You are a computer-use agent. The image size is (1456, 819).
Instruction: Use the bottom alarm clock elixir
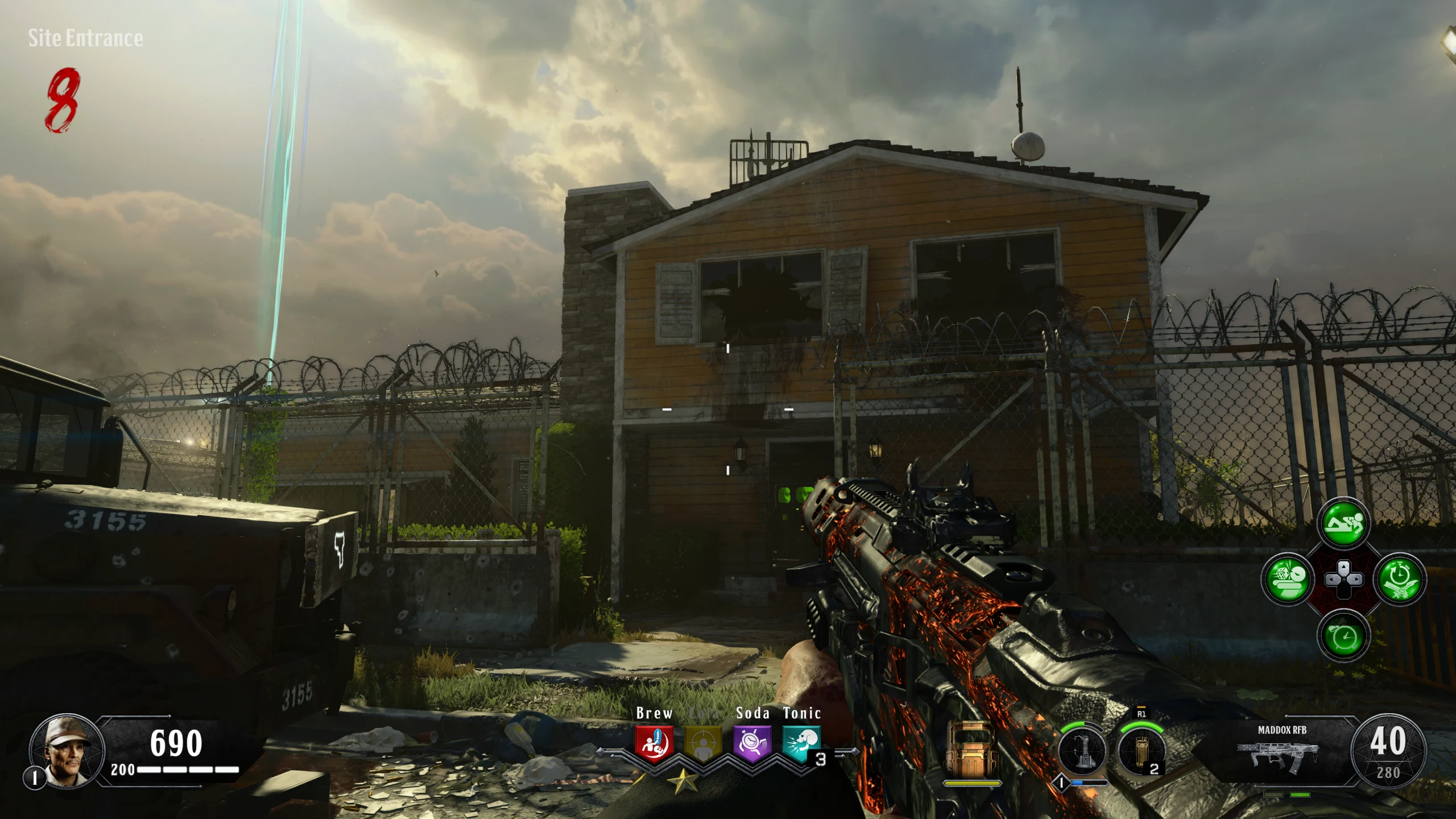(1343, 635)
